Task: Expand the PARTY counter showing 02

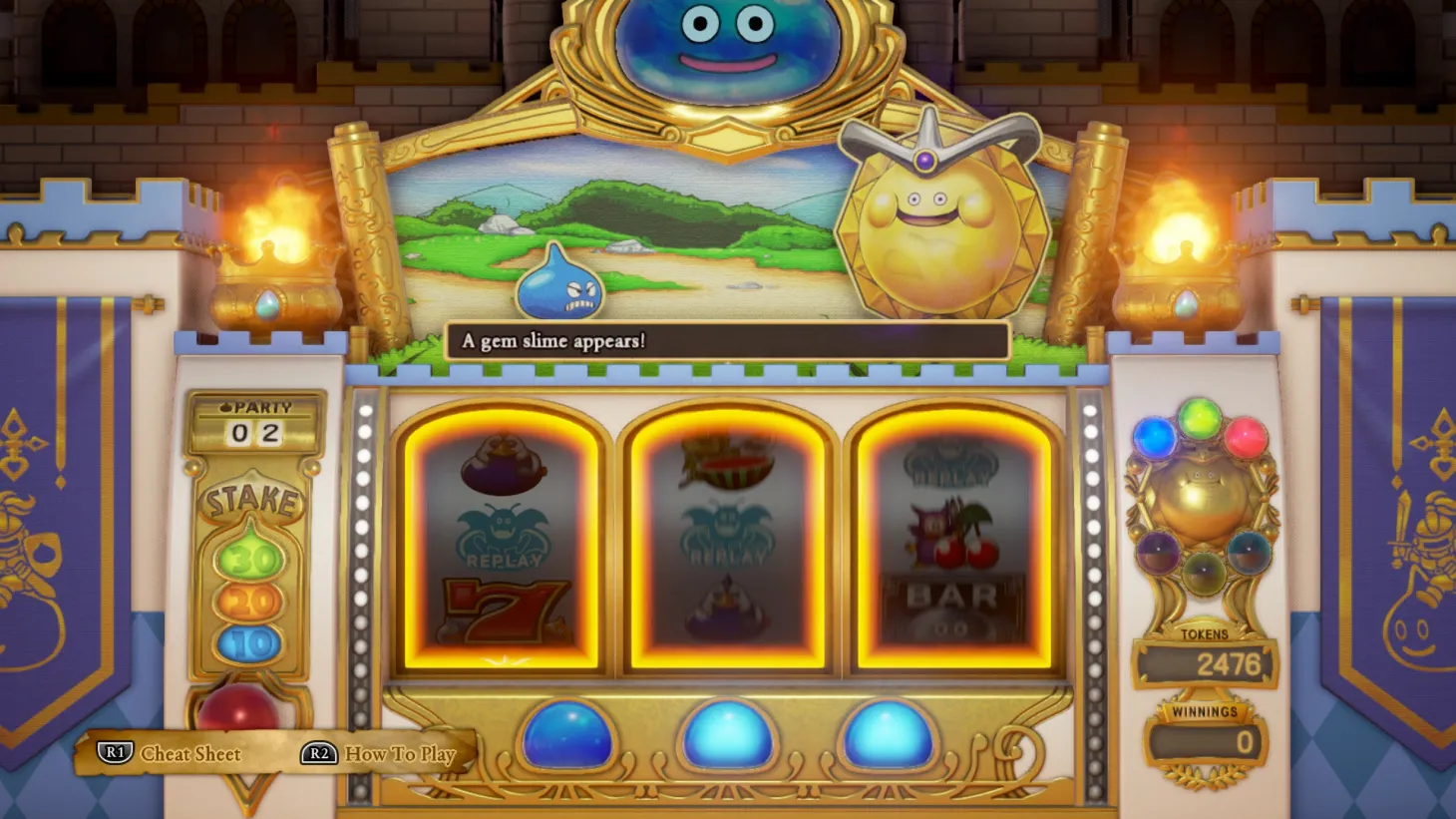Action: click(252, 429)
